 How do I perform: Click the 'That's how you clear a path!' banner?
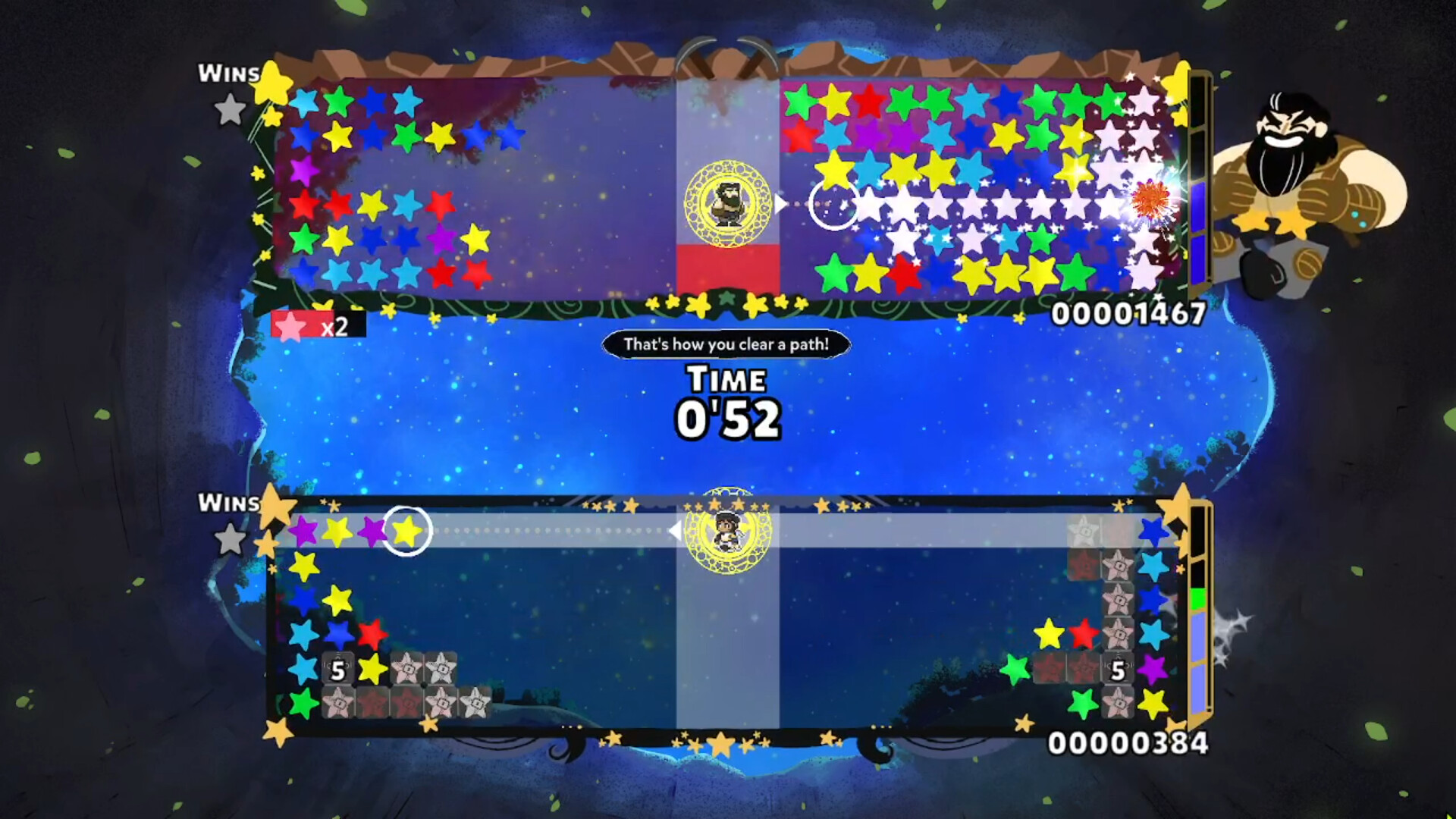click(x=725, y=344)
